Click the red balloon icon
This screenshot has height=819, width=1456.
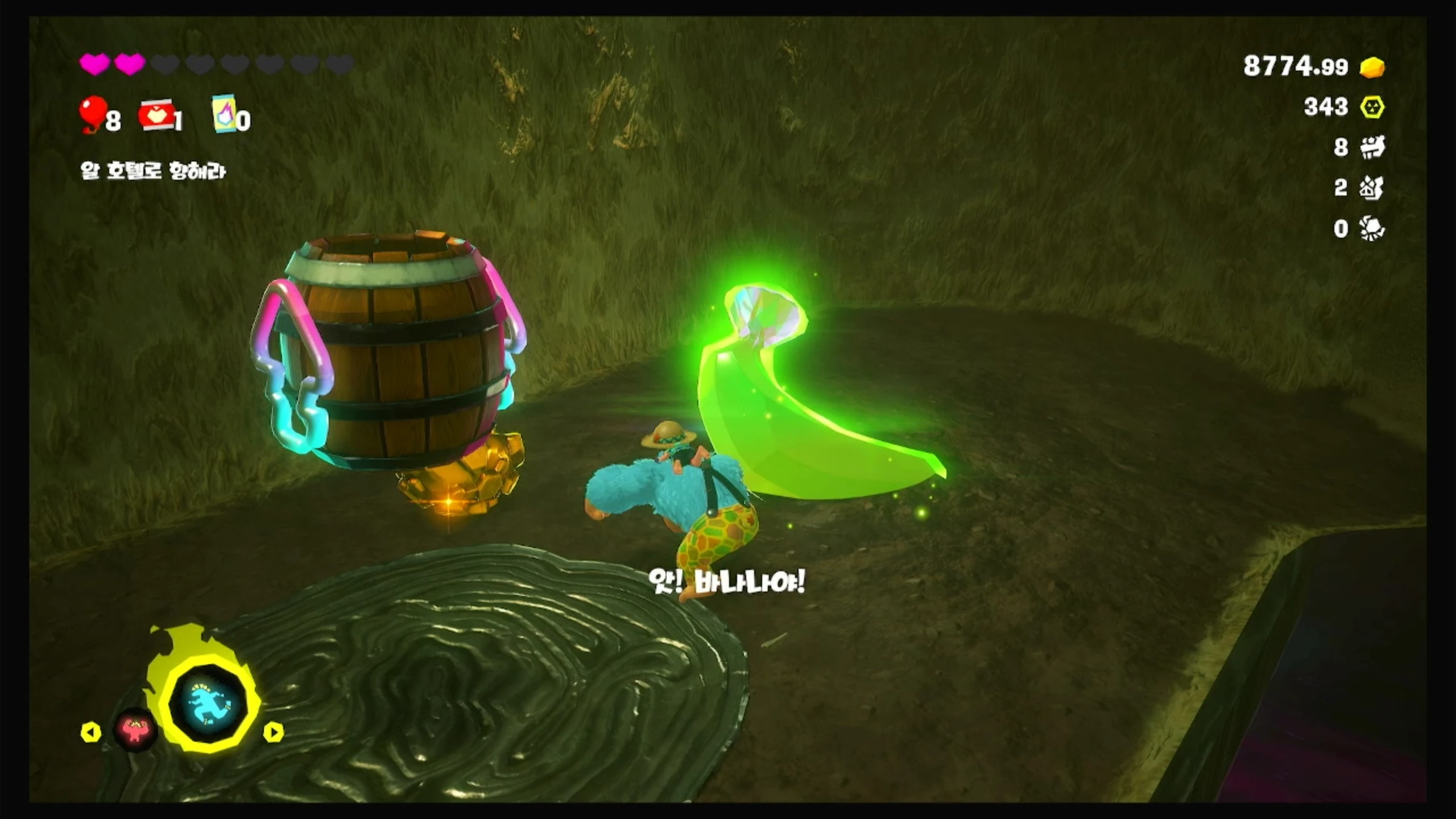pos(92,114)
